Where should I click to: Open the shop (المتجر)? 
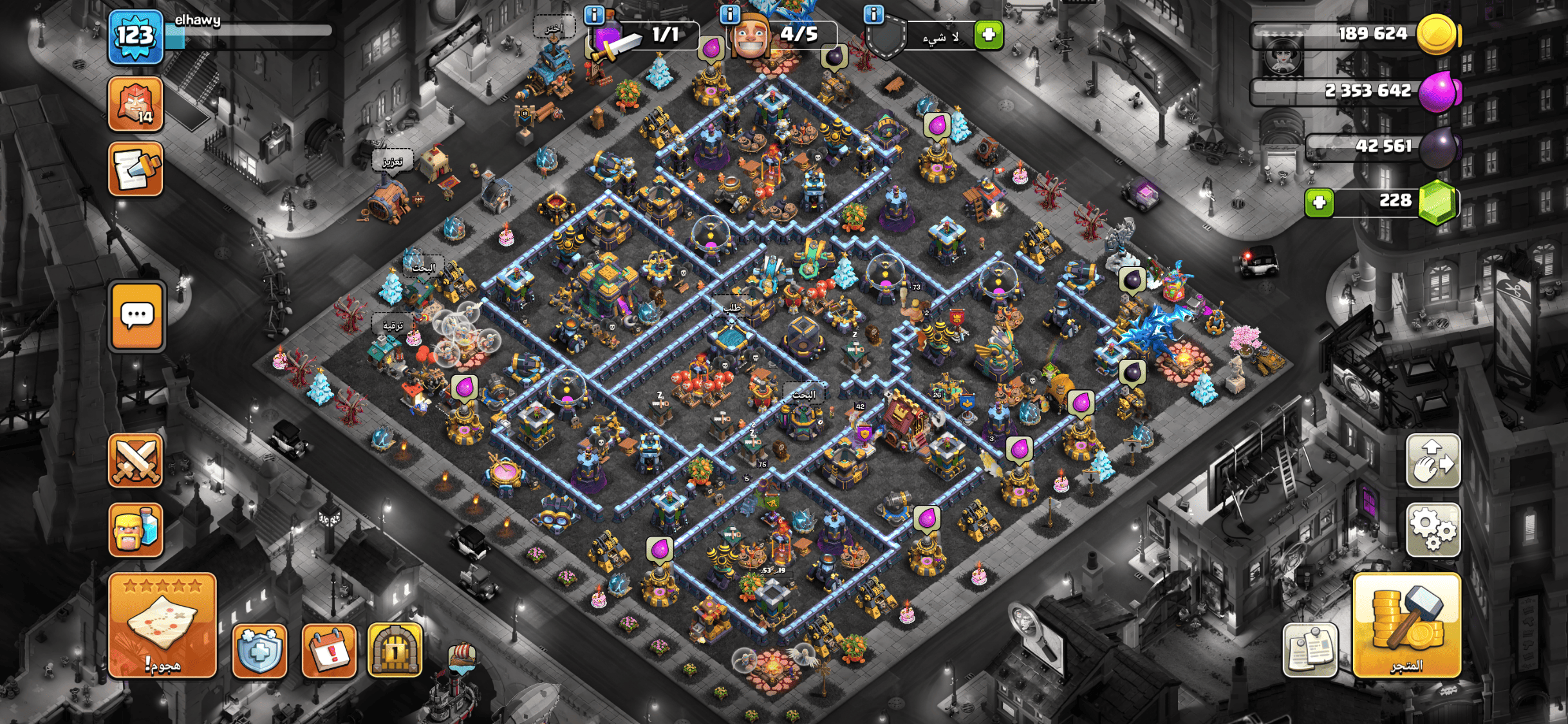coord(1406,625)
